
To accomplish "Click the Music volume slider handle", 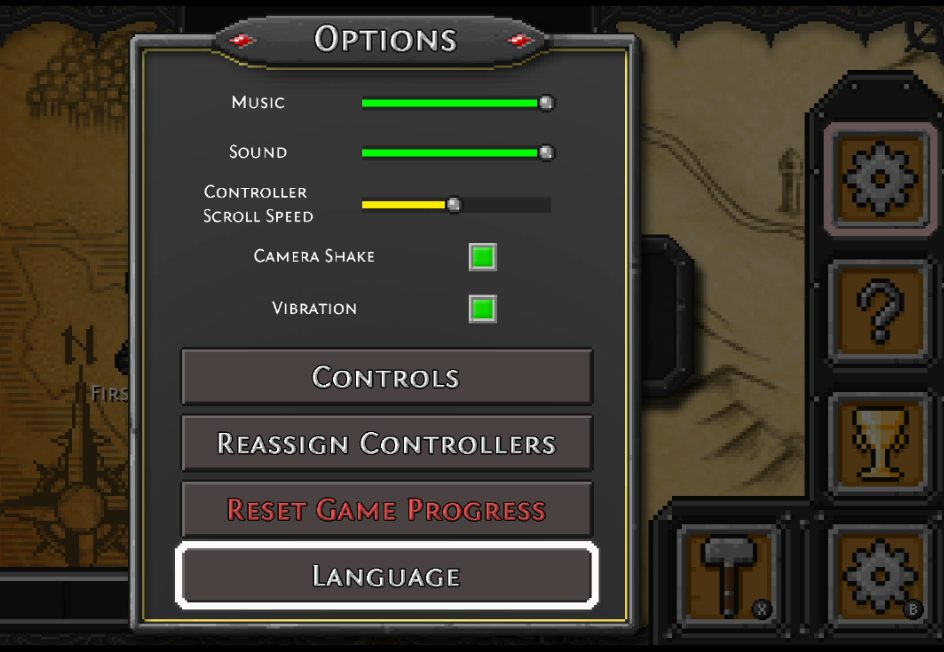I will coord(546,102).
